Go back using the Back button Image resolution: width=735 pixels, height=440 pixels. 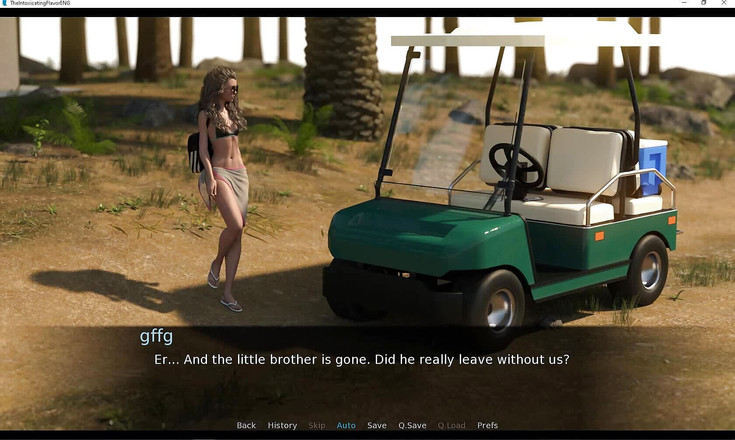(246, 425)
